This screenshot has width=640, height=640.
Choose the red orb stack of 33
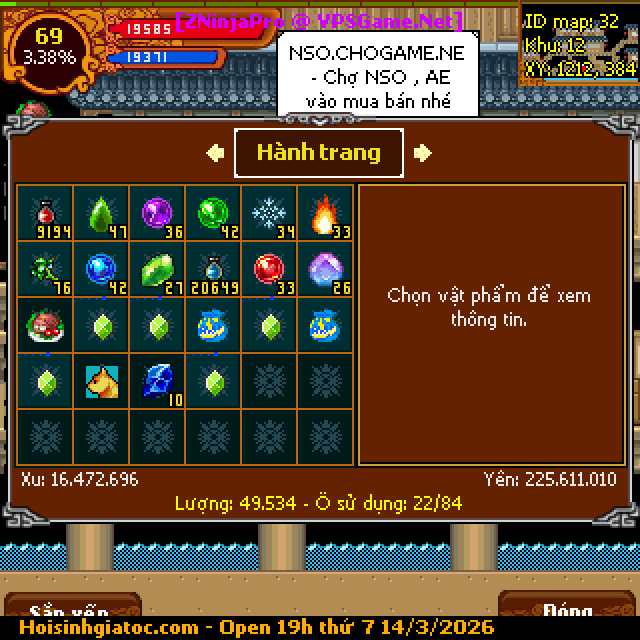[269, 269]
